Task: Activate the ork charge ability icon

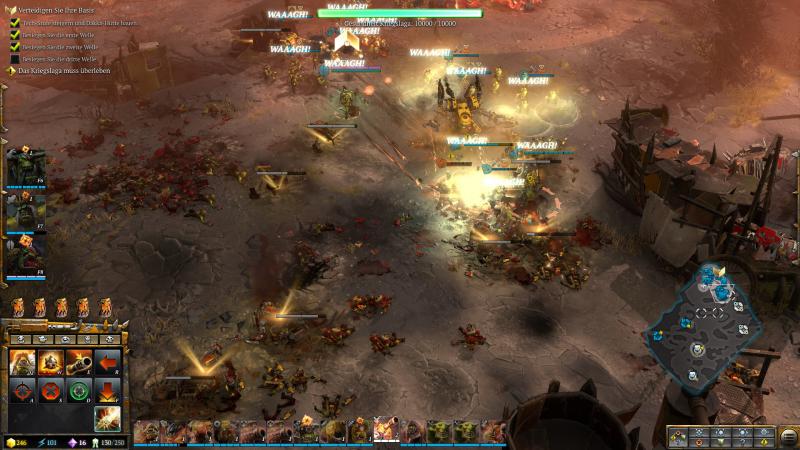Action: point(22,362)
